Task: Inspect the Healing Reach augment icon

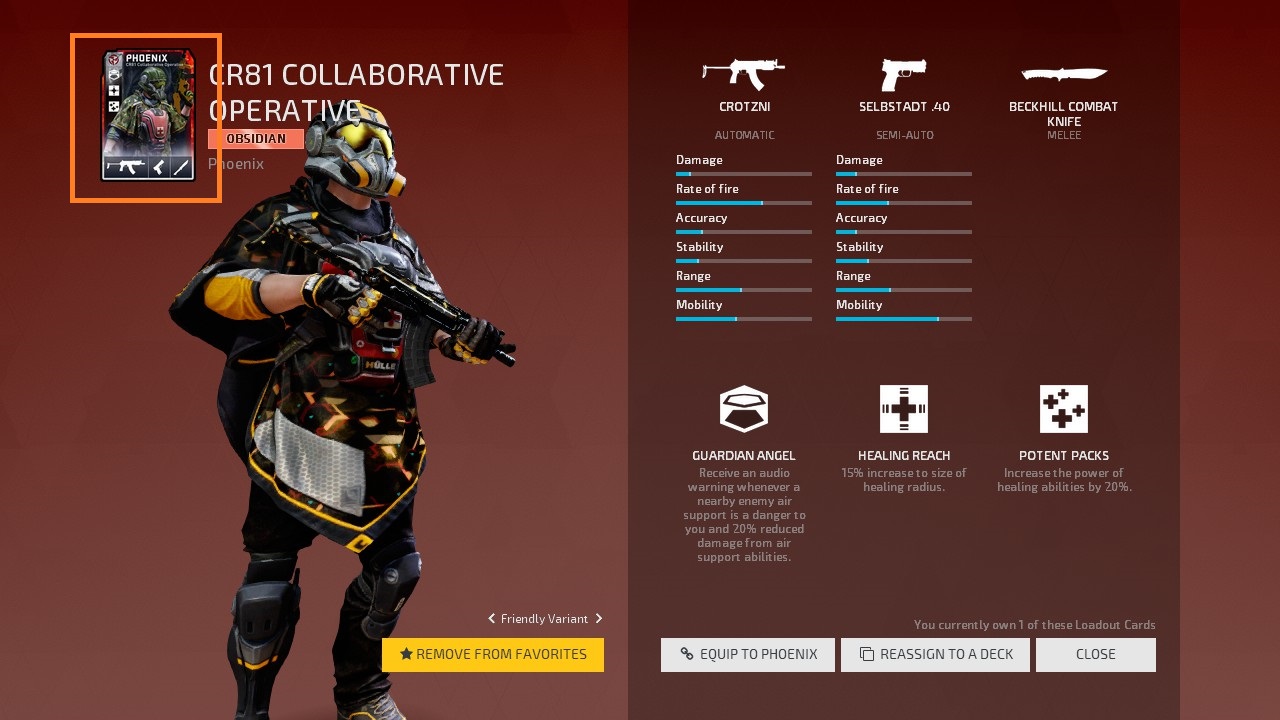Action: (904, 409)
